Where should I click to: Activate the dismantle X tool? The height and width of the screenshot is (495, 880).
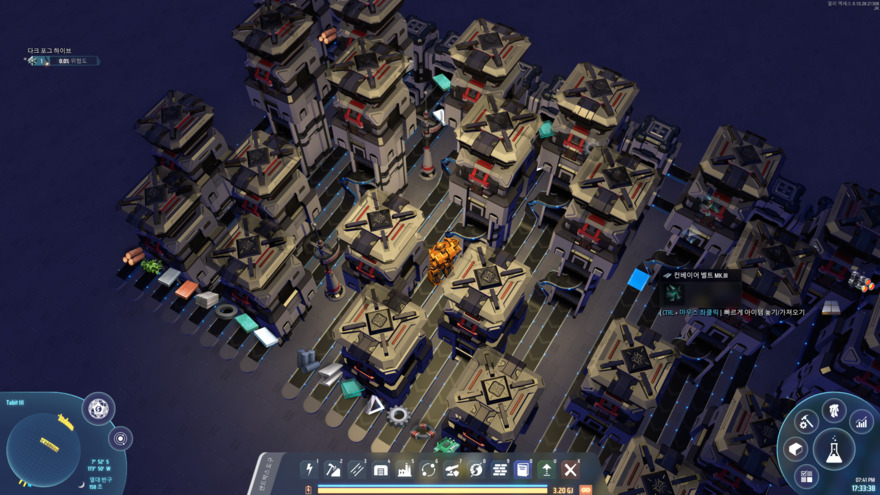[571, 469]
